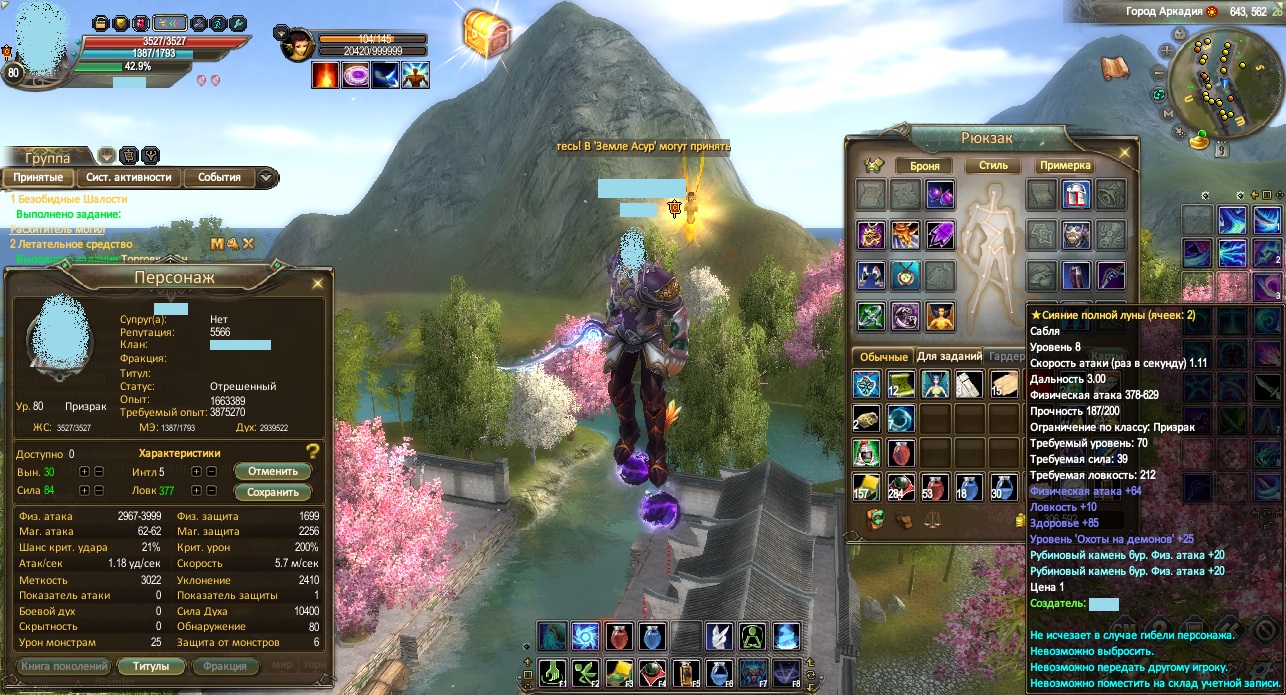Click the Отменить button

[272, 471]
